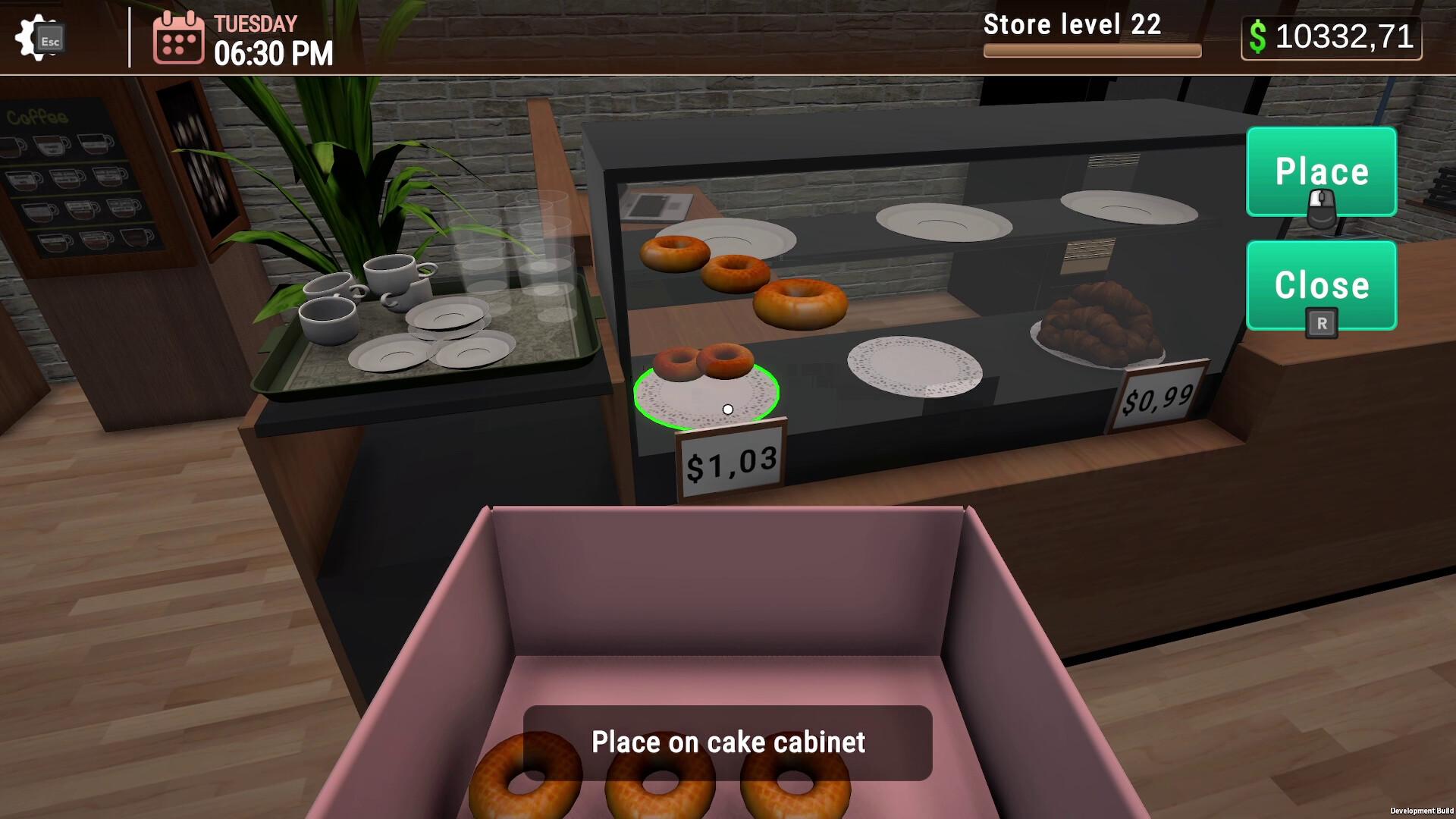Click the Place on cake cabinet prompt

[x=730, y=742]
